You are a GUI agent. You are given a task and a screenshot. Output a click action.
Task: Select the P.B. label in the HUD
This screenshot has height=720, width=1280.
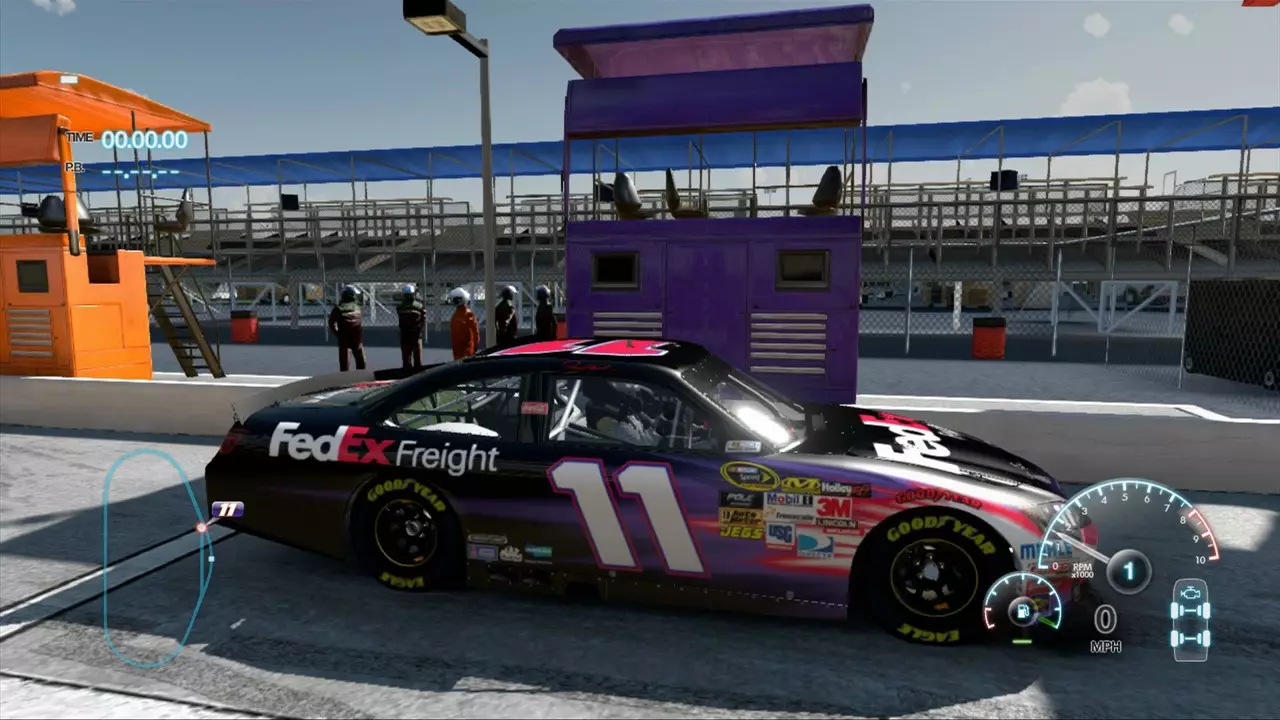coord(75,168)
